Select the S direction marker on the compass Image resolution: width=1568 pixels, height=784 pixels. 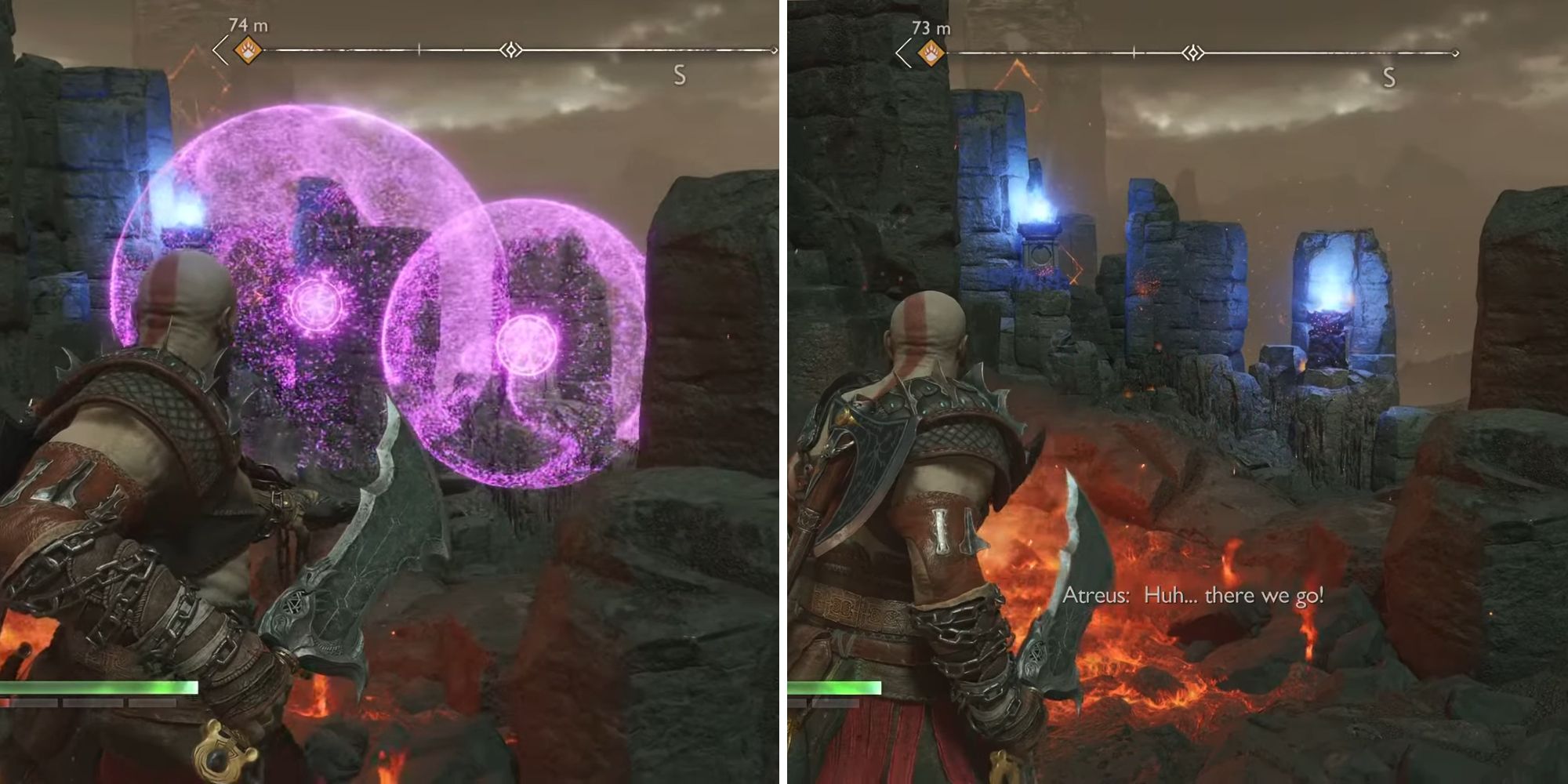point(681,76)
